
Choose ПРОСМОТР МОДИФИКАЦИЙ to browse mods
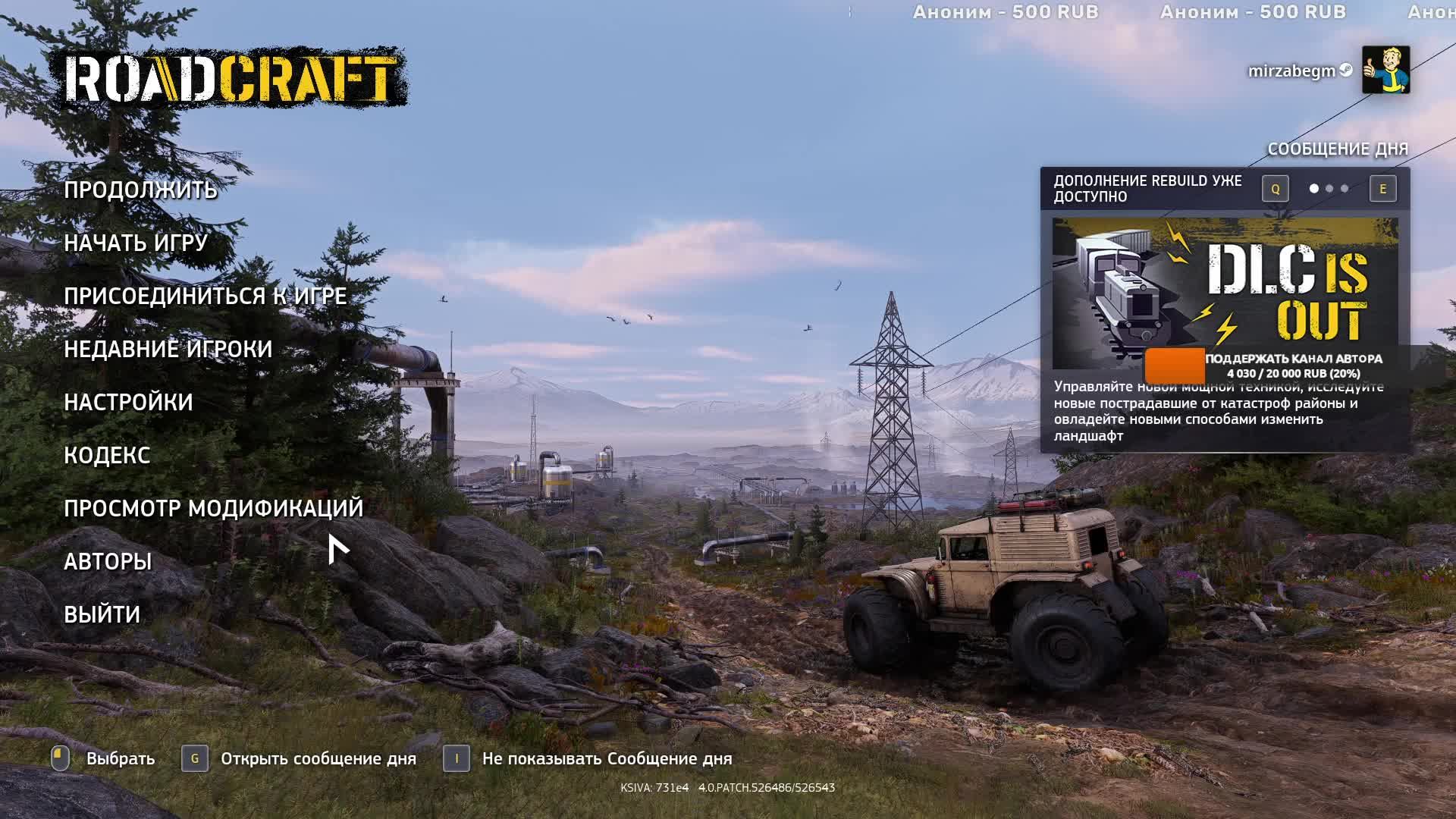[x=213, y=508]
